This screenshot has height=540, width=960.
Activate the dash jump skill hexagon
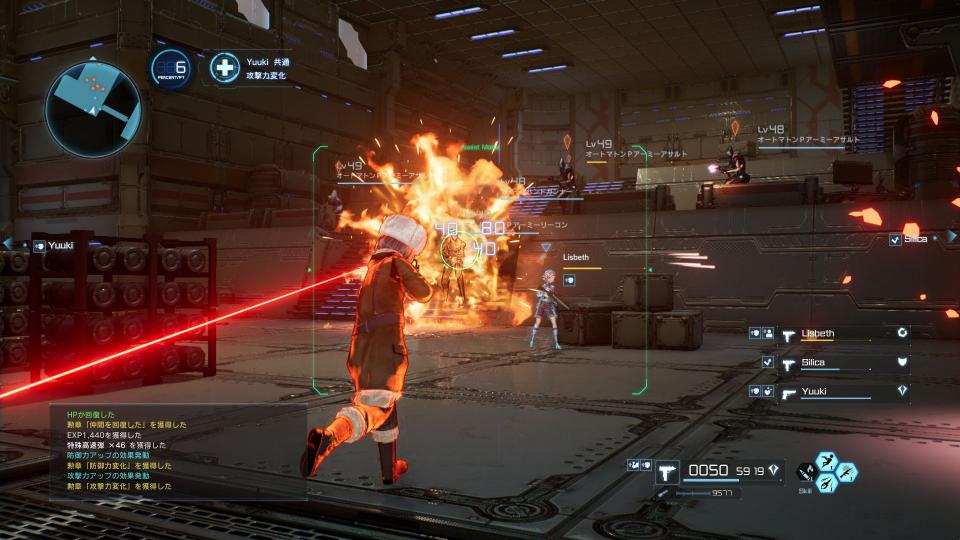[x=827, y=461]
